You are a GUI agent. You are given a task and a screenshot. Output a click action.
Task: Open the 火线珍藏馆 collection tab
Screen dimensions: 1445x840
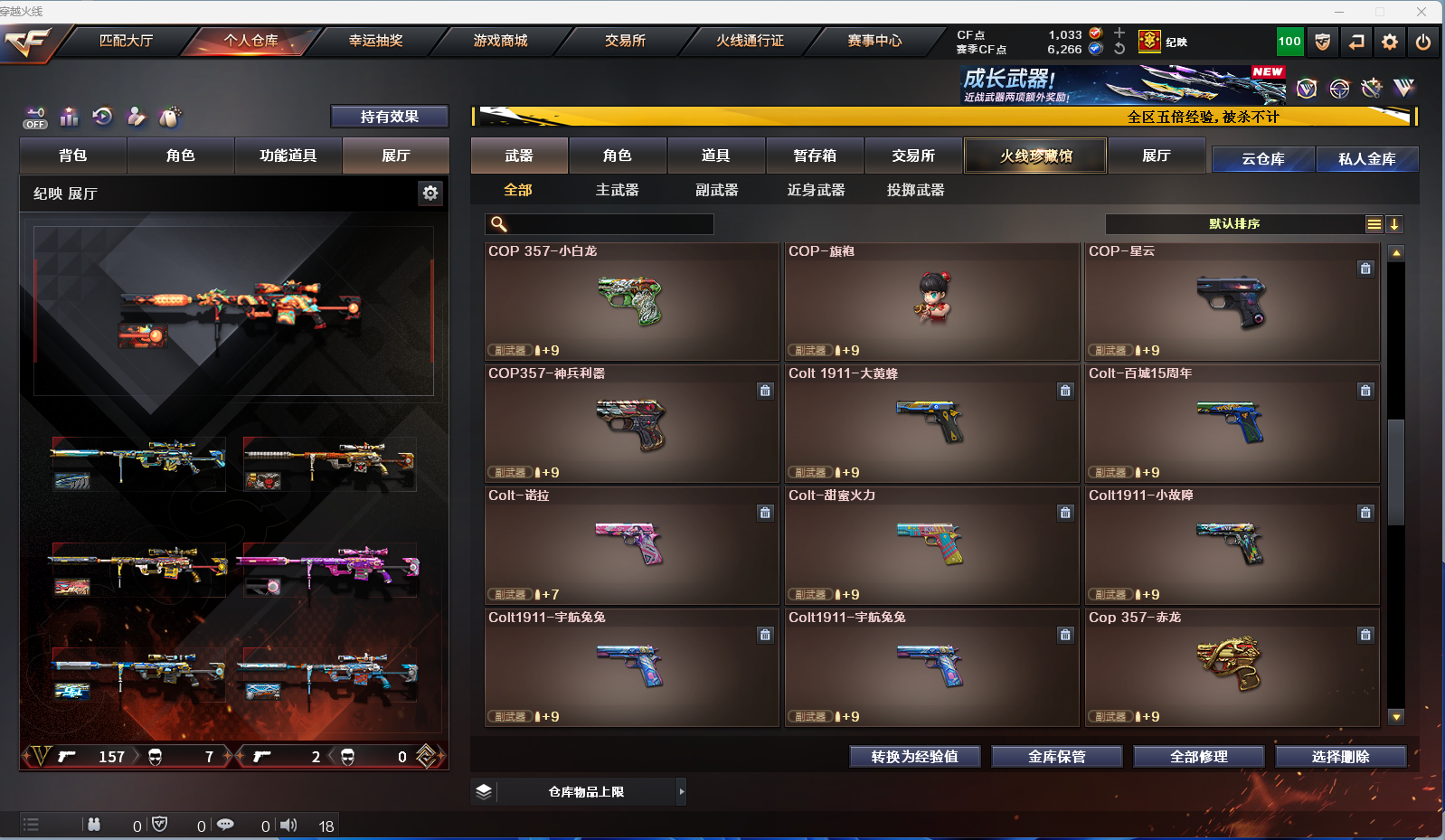tap(1035, 156)
